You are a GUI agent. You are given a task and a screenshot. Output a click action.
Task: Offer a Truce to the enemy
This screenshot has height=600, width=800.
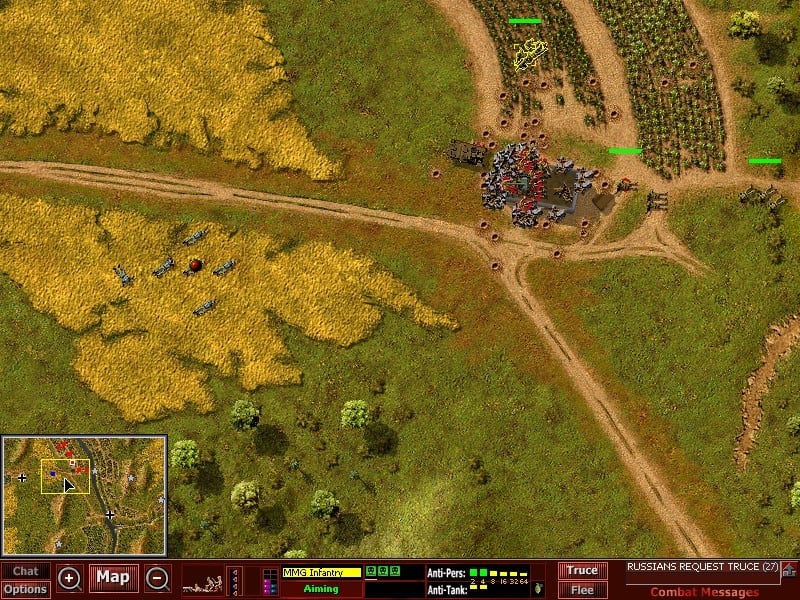pyautogui.click(x=581, y=570)
